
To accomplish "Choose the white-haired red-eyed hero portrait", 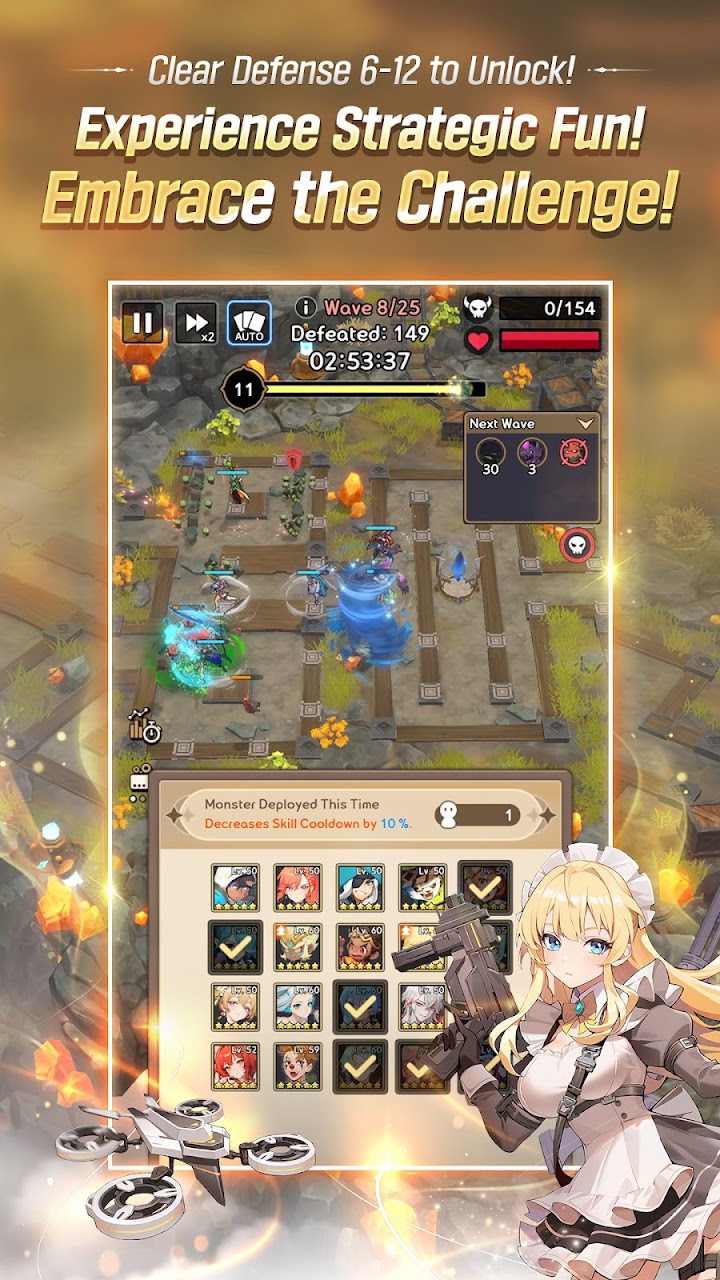I will pyautogui.click(x=422, y=1006).
